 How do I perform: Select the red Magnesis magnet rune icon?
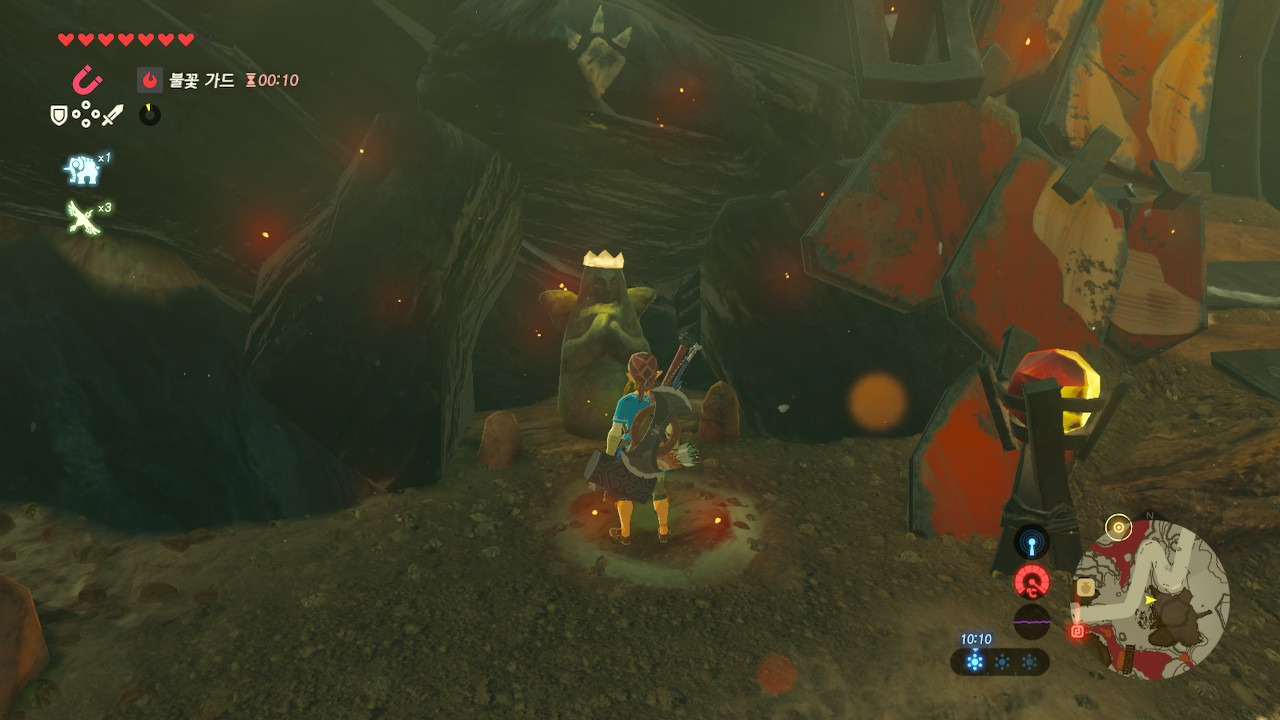[87, 80]
